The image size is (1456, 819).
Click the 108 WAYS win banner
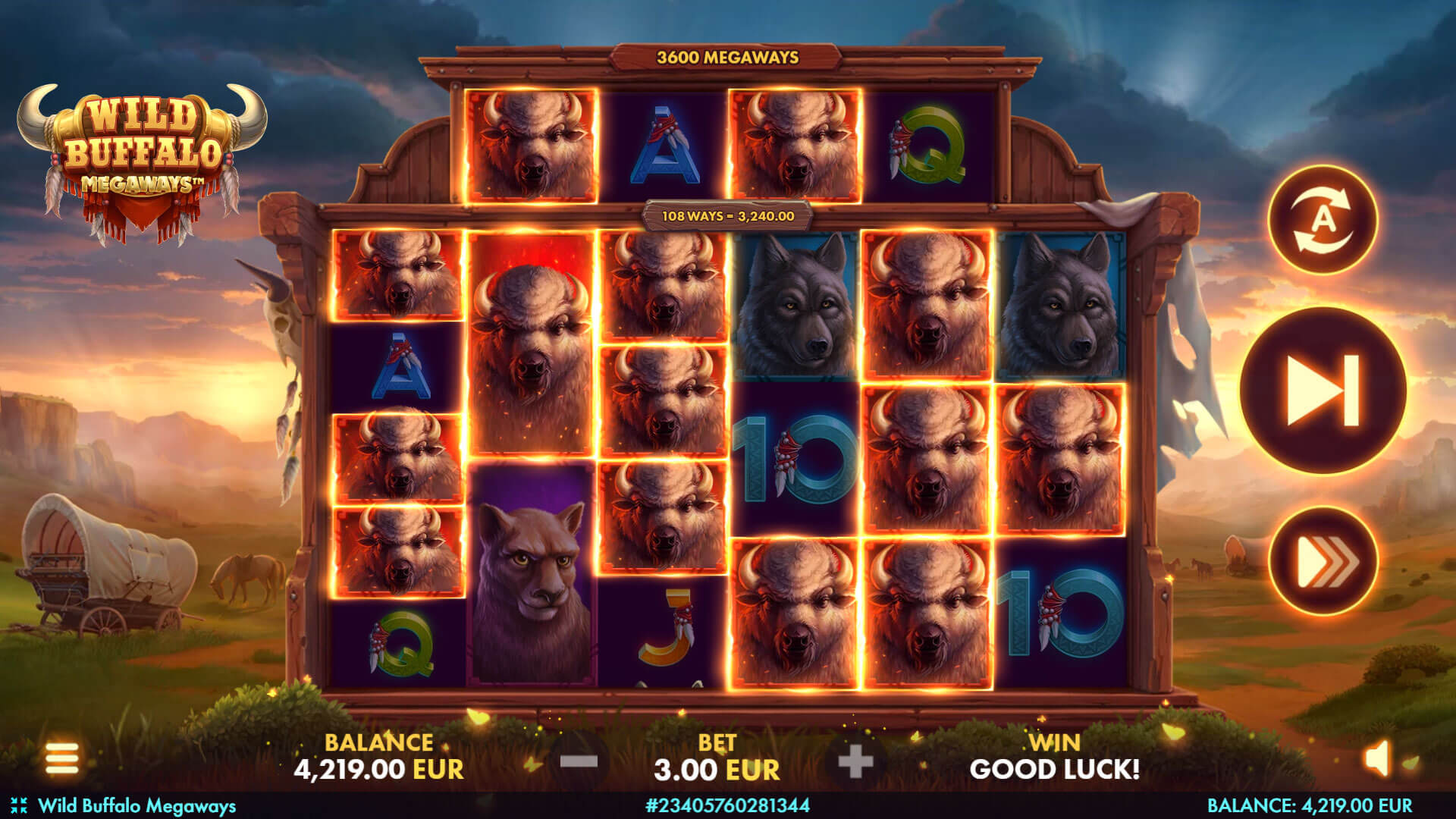(730, 218)
